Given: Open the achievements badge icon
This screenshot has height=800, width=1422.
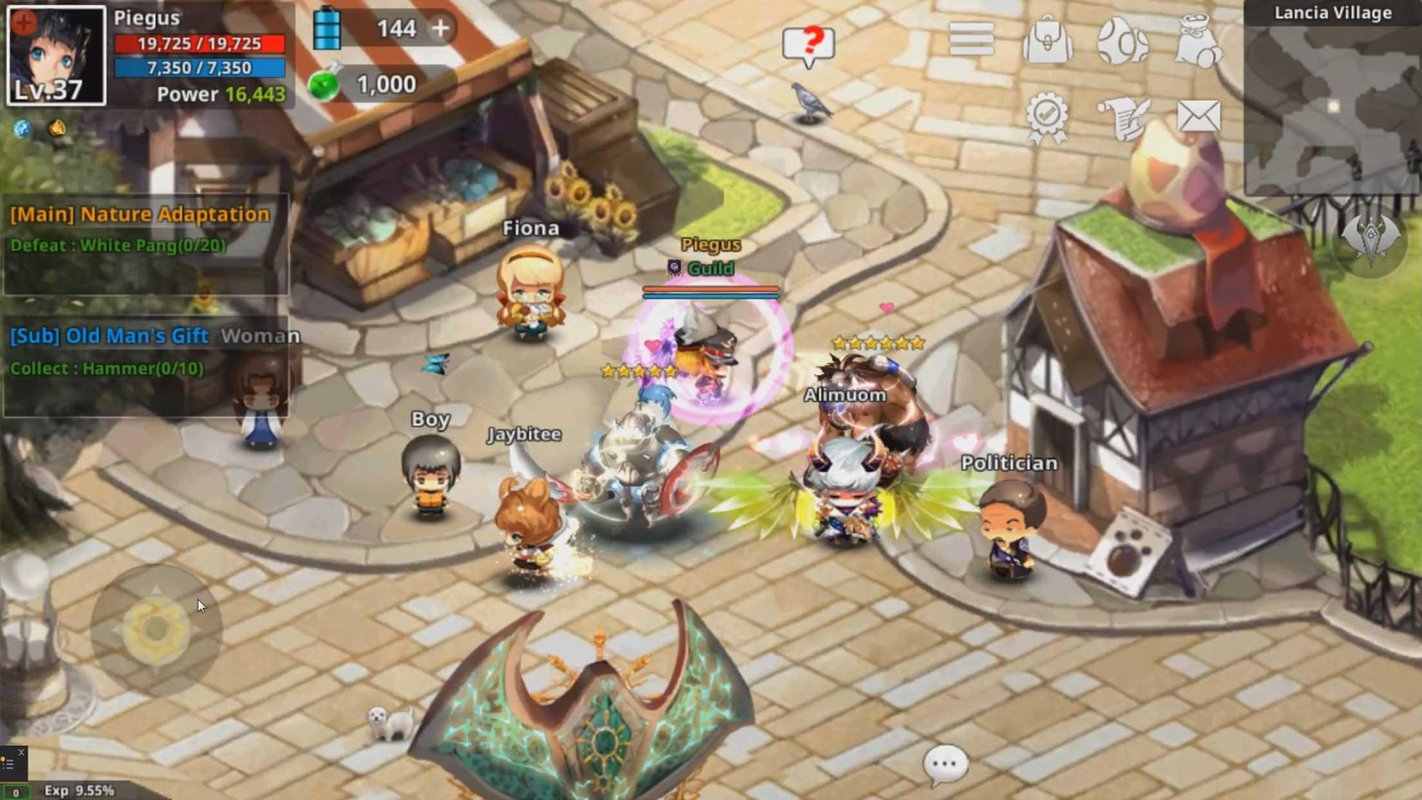Looking at the screenshot, I should pos(1045,117).
